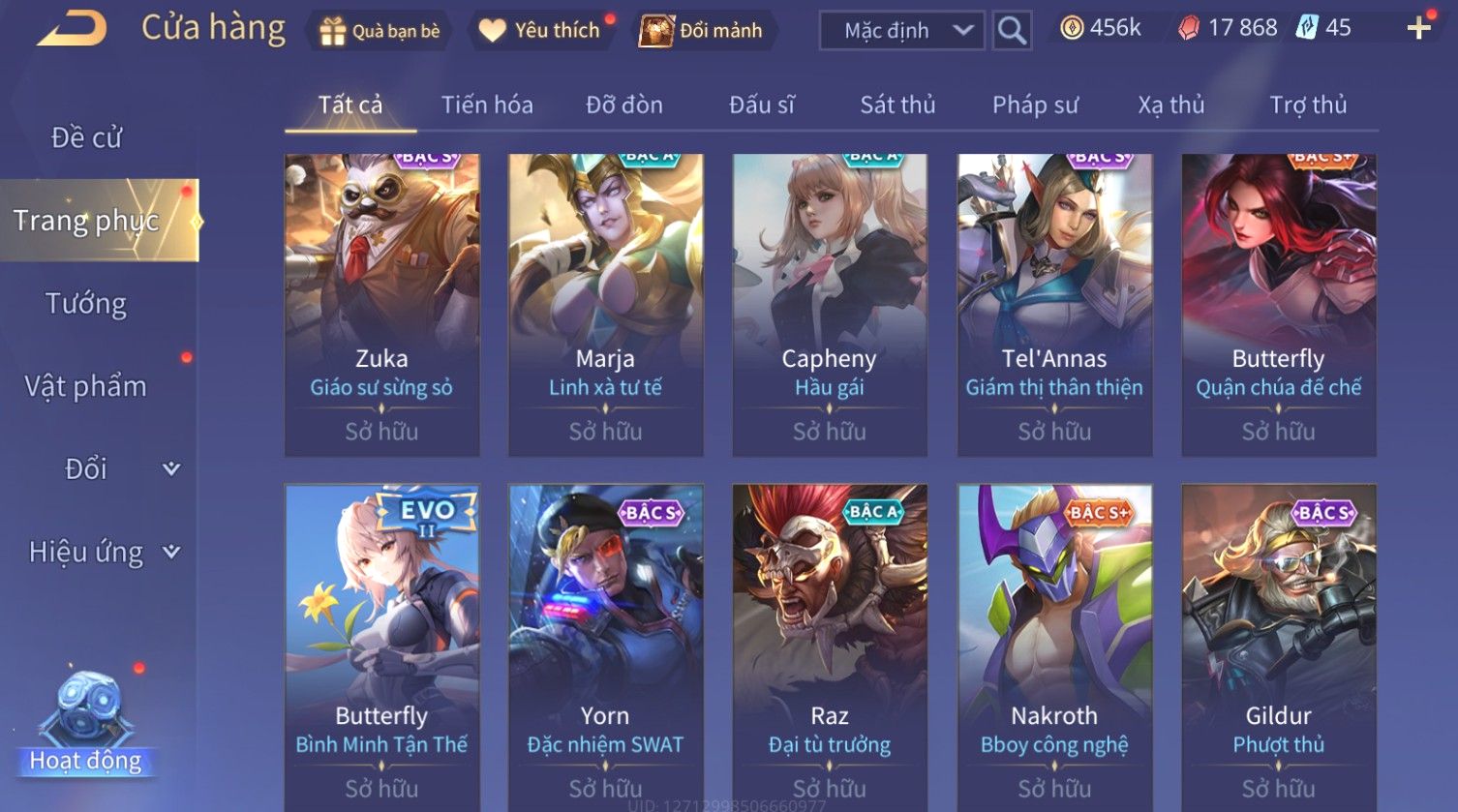Open the Tướng heroes section
This screenshot has height=812, width=1458.
tap(86, 304)
